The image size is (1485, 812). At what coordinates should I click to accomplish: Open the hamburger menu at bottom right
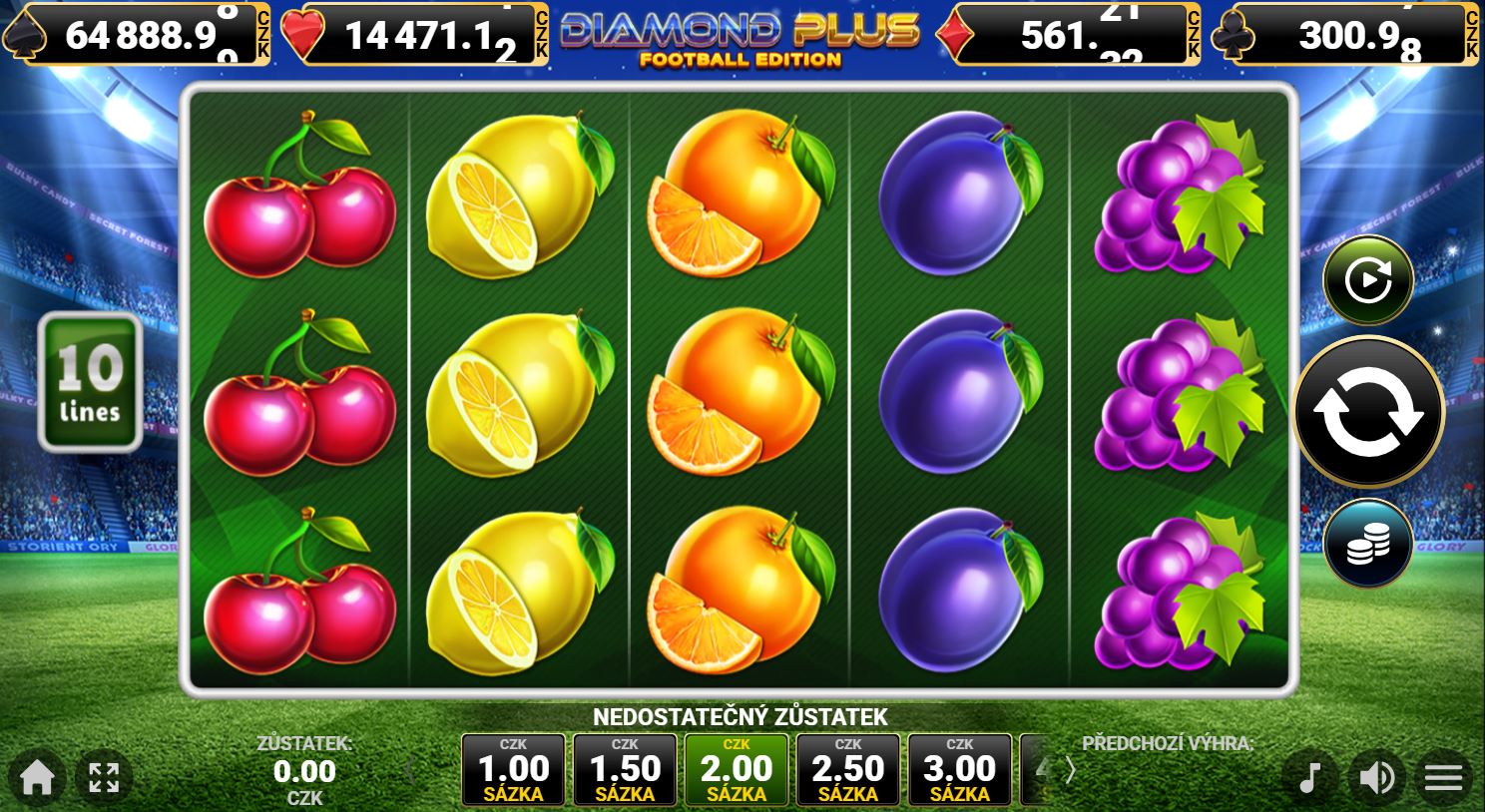tap(1441, 777)
